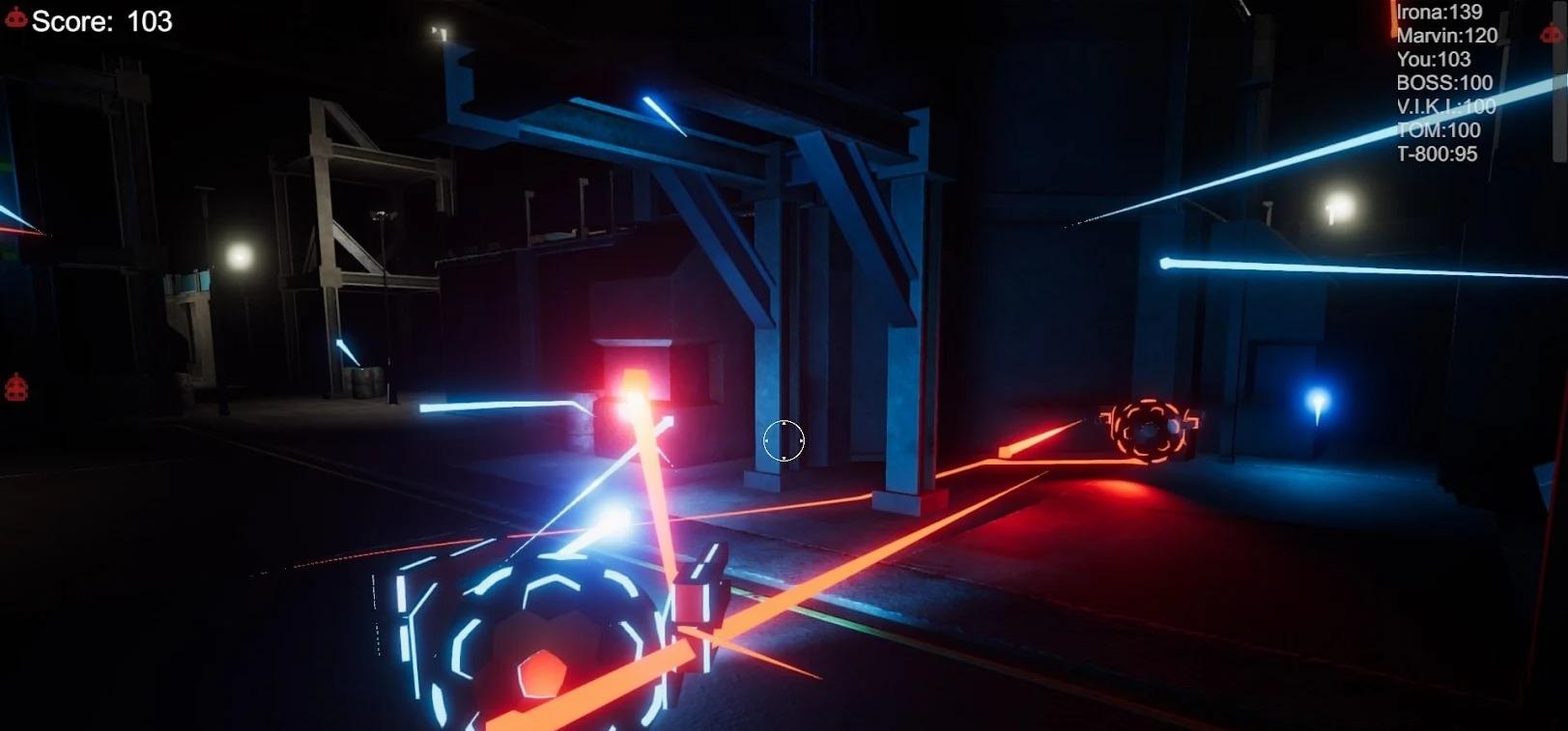Image resolution: width=1568 pixels, height=731 pixels.
Task: Choose the T-800 row in the leaderboard
Action: coord(1437,154)
